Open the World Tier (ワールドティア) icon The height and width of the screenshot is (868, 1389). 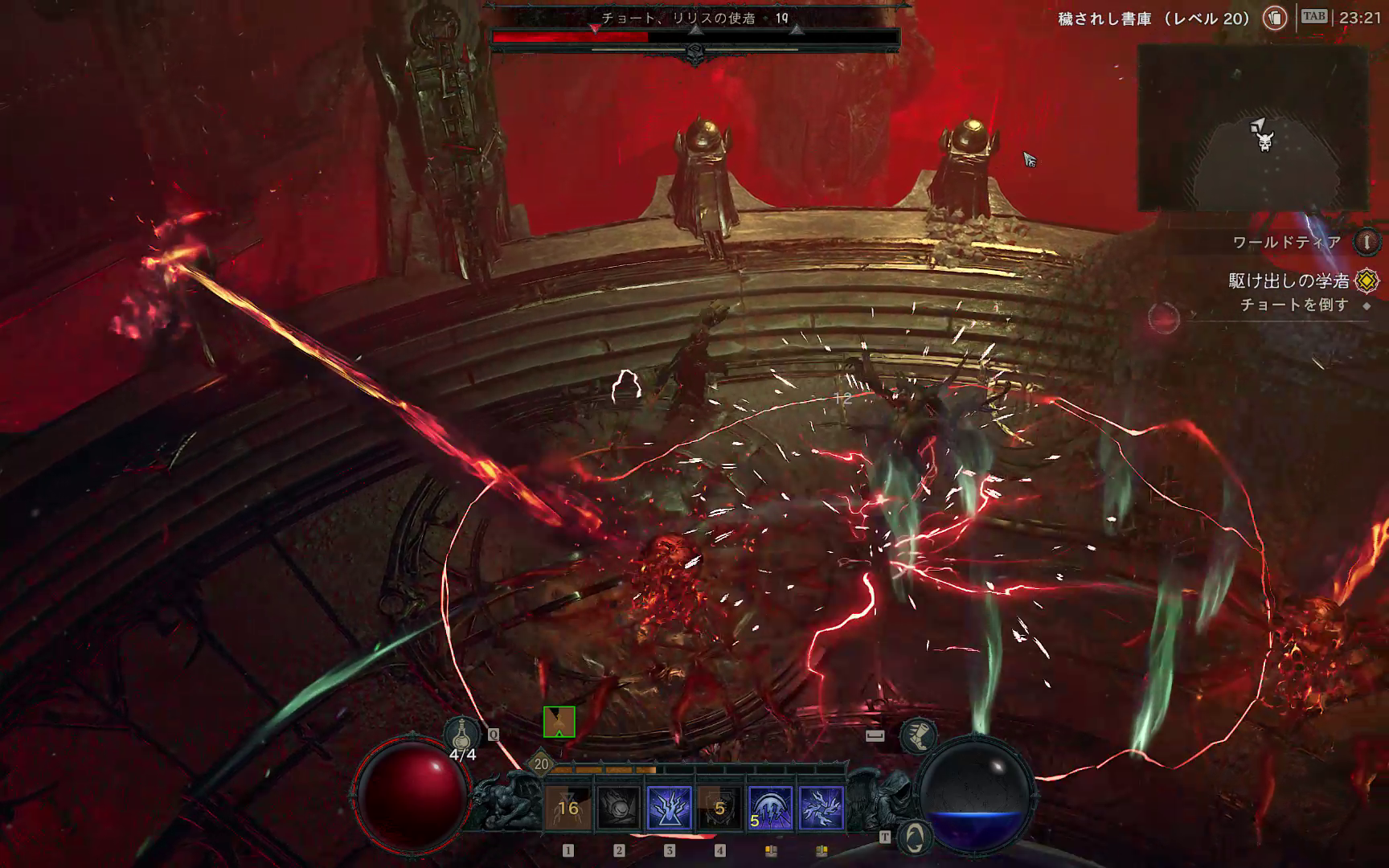pyautogui.click(x=1366, y=242)
